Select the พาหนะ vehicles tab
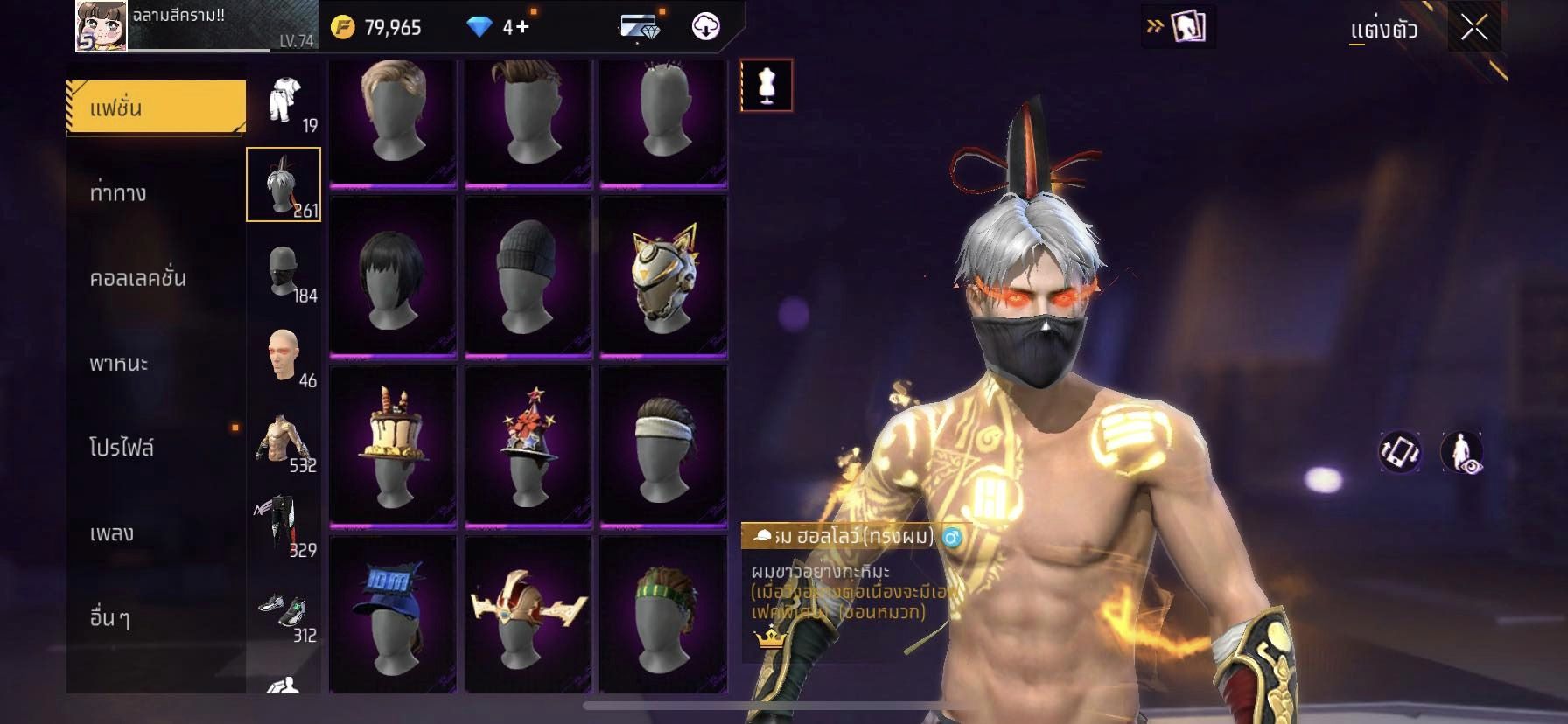1568x724 pixels. 119,362
